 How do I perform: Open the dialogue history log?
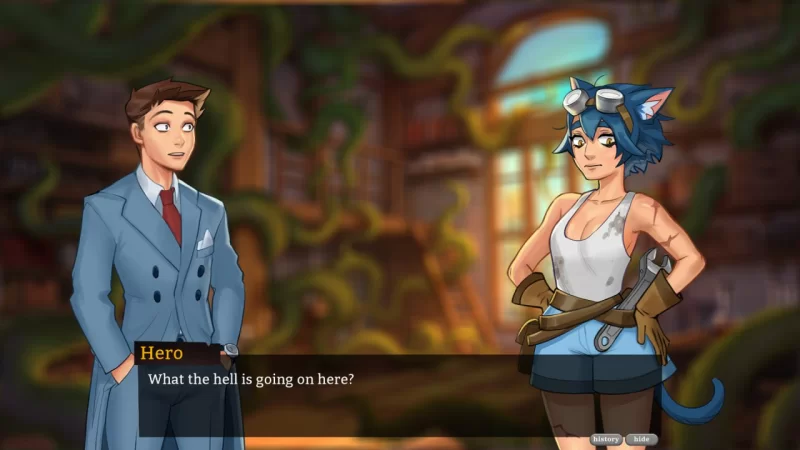pyautogui.click(x=606, y=439)
